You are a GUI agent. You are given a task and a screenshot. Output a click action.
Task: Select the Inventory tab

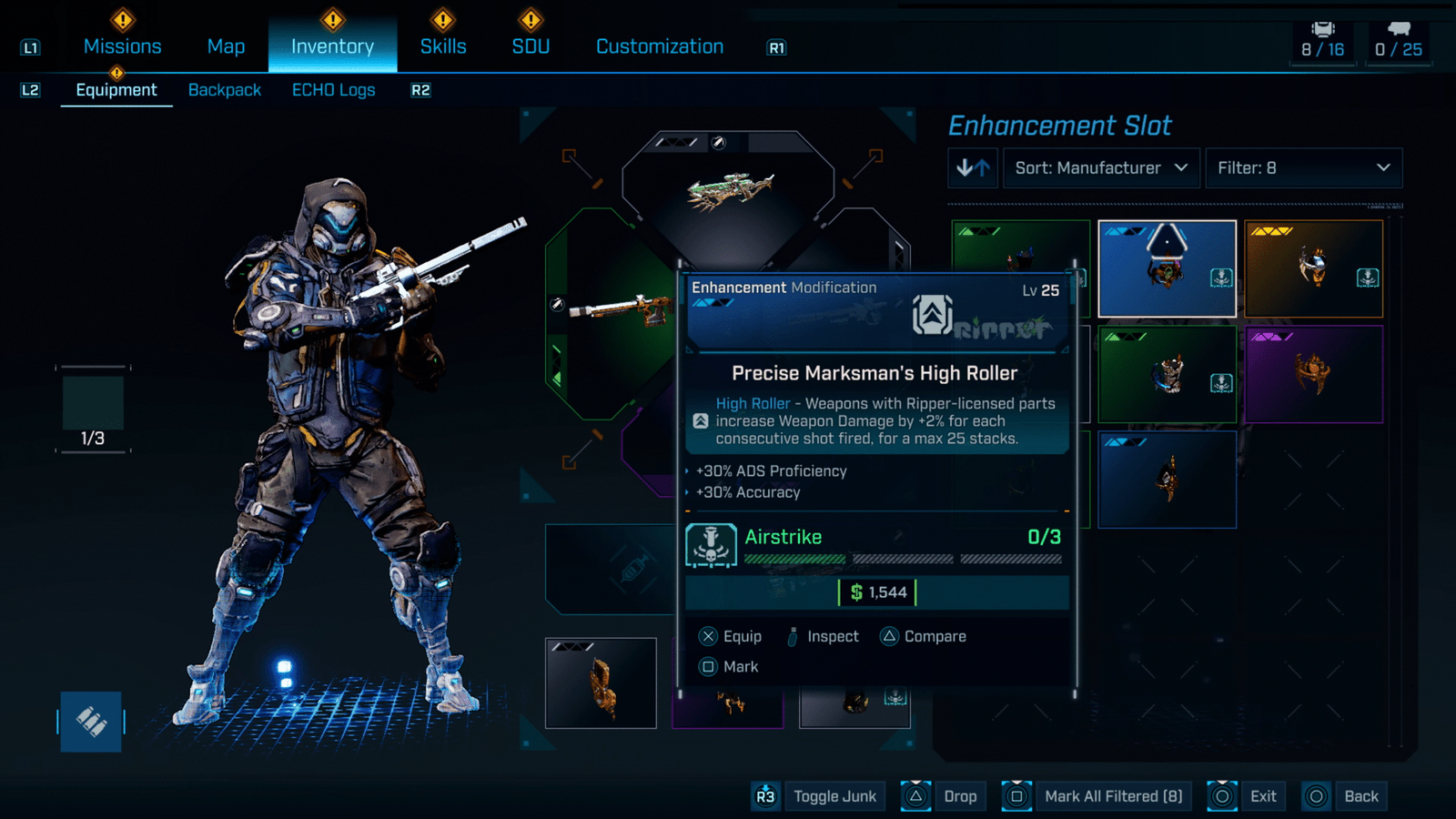(x=332, y=46)
